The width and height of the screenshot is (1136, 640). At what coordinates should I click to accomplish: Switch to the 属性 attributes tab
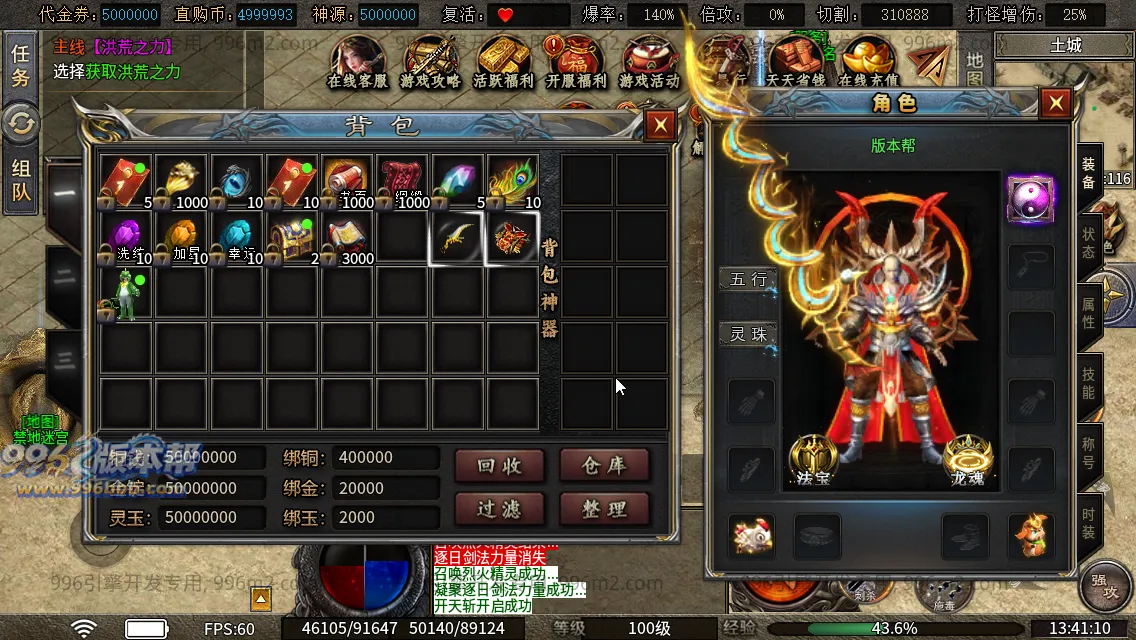[x=1088, y=313]
